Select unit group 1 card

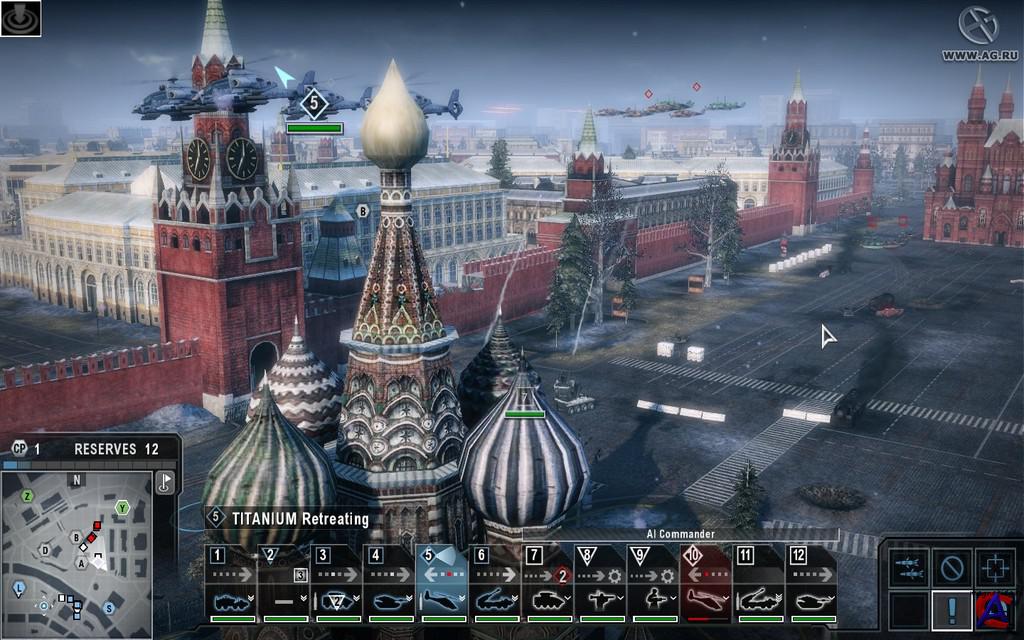(230, 584)
